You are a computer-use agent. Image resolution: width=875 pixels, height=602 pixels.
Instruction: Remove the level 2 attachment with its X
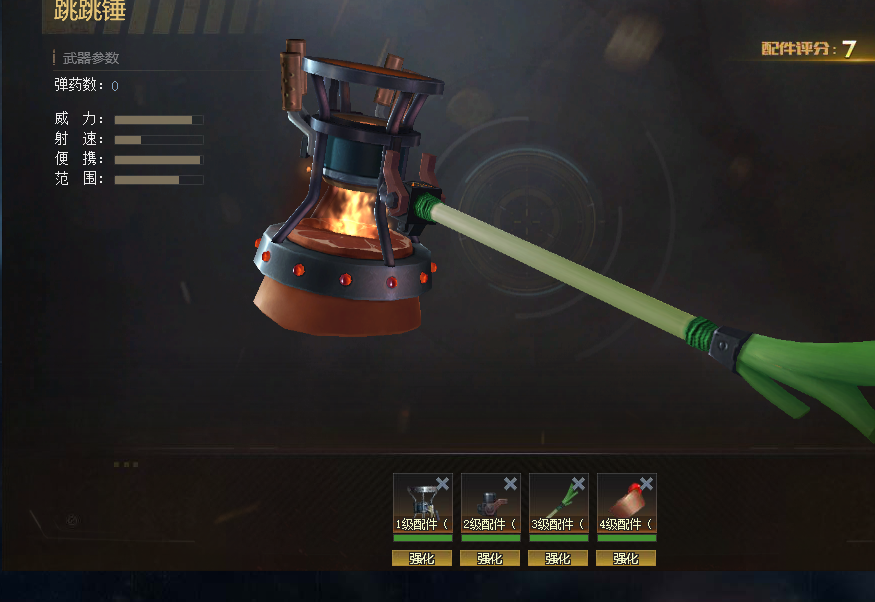click(511, 484)
